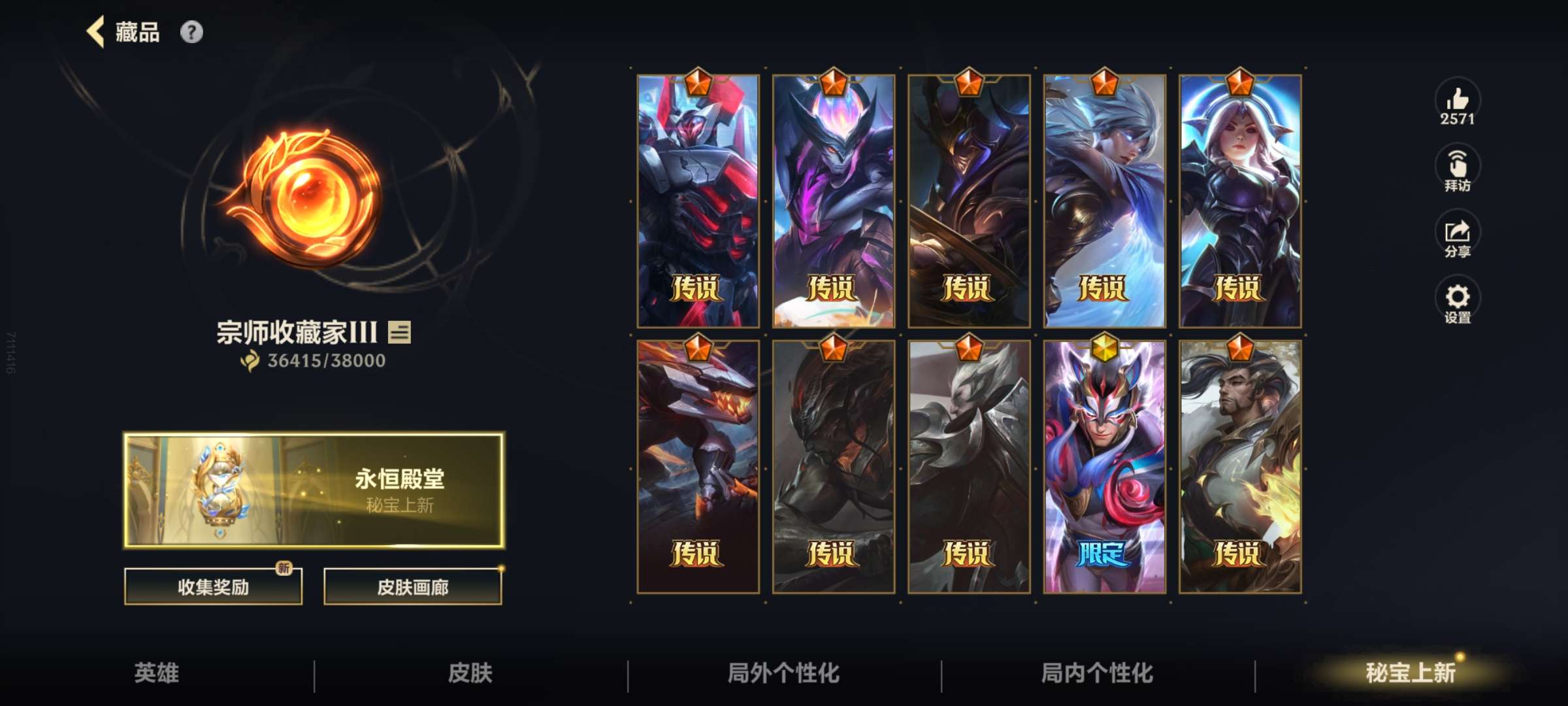1568x706 pixels.
Task: Tap the thumbs-up like icon showing 2571
Action: [x=1458, y=105]
